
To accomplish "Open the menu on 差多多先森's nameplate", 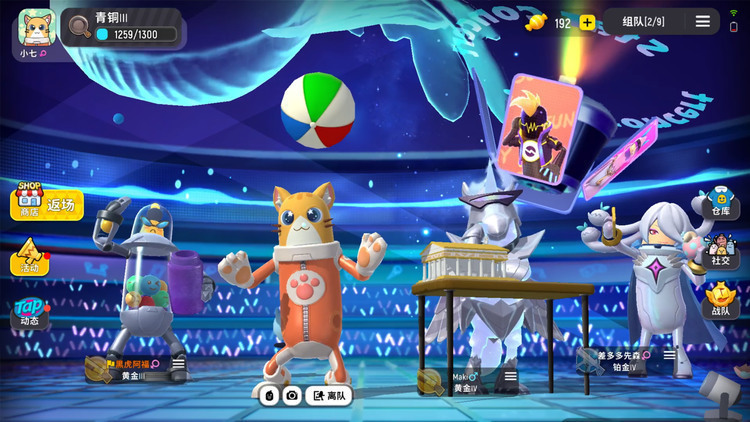I will coord(669,355).
